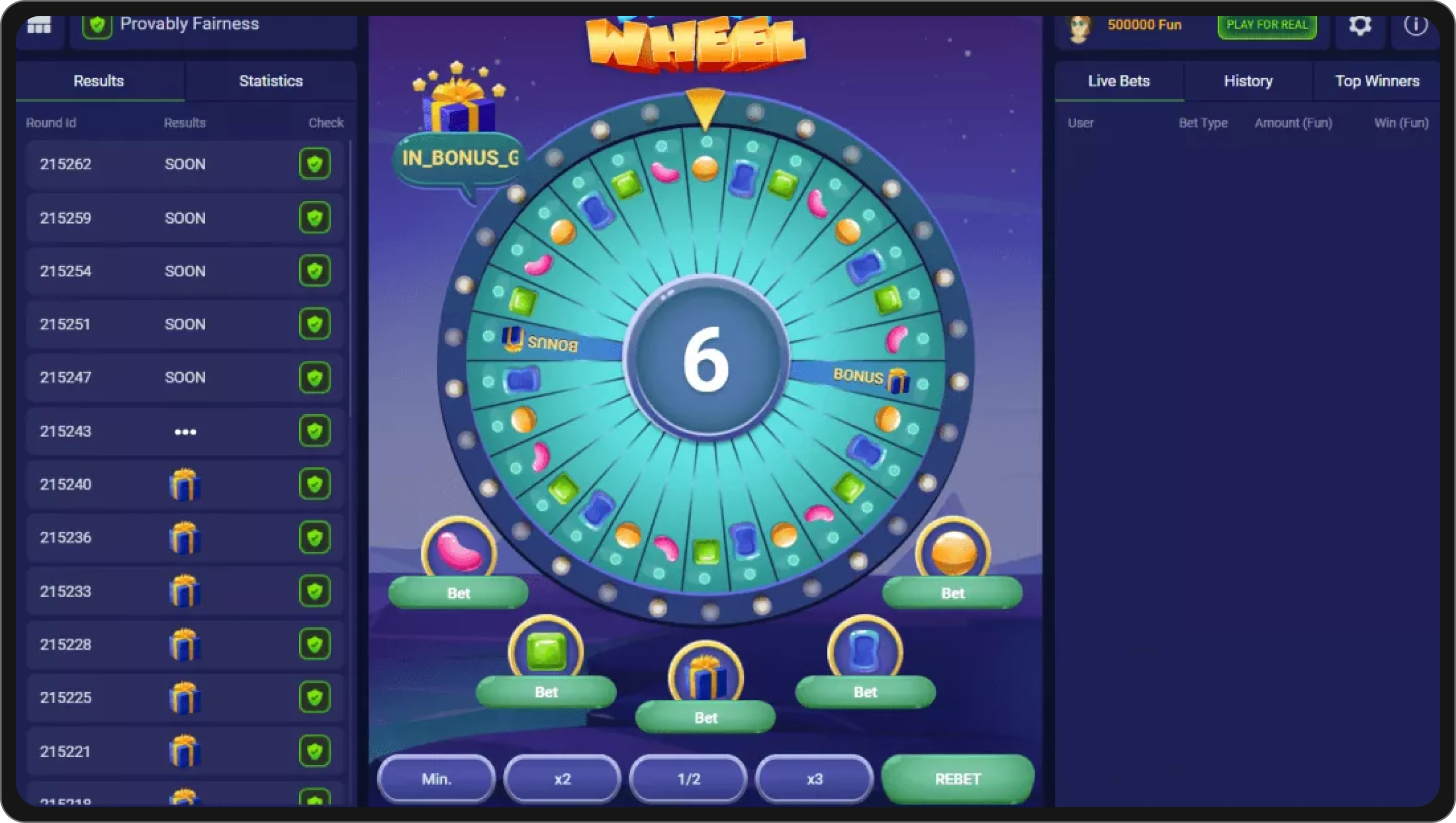
Task: Click the player avatar icon
Action: pos(1079,26)
